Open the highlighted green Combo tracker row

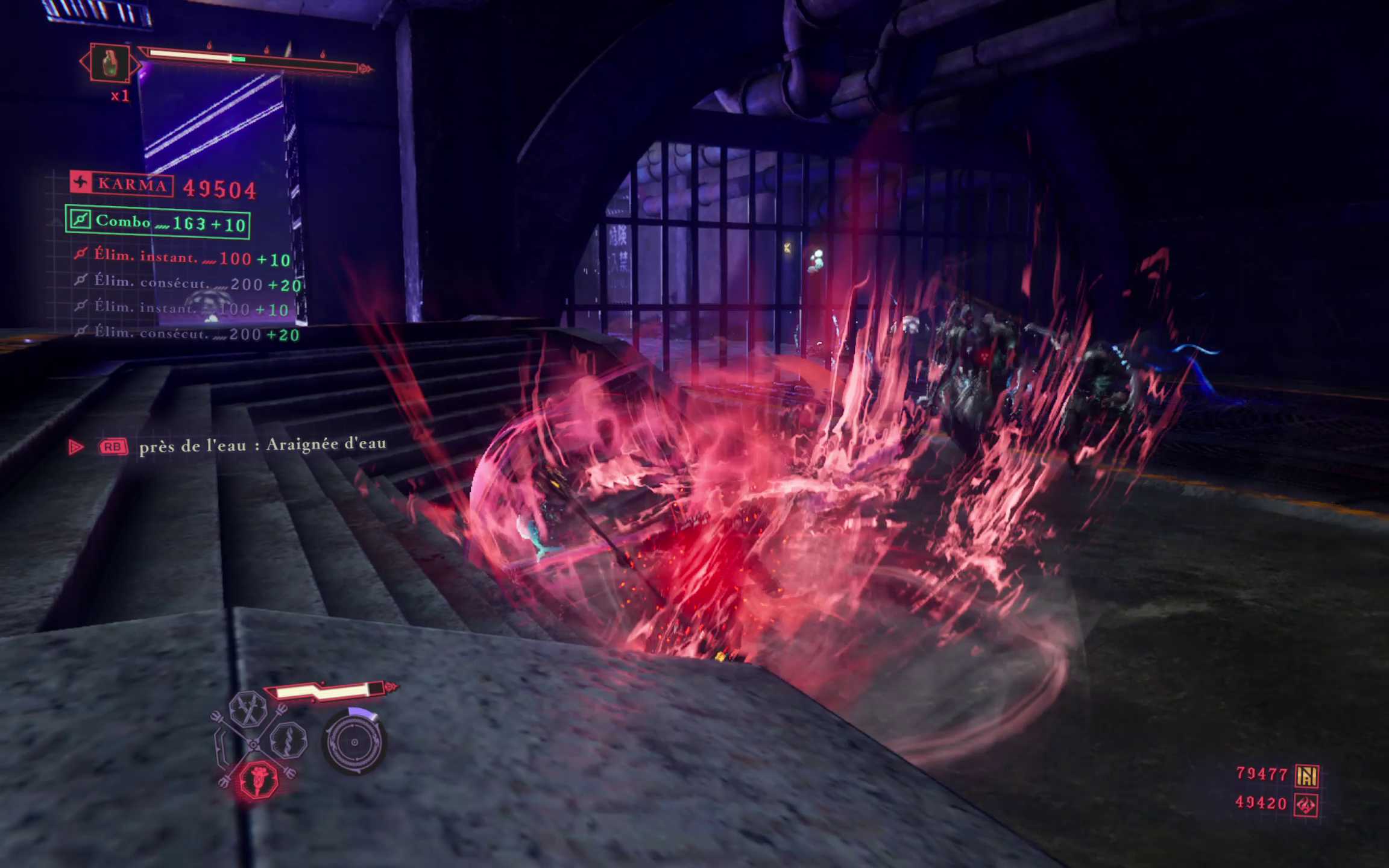point(158,222)
